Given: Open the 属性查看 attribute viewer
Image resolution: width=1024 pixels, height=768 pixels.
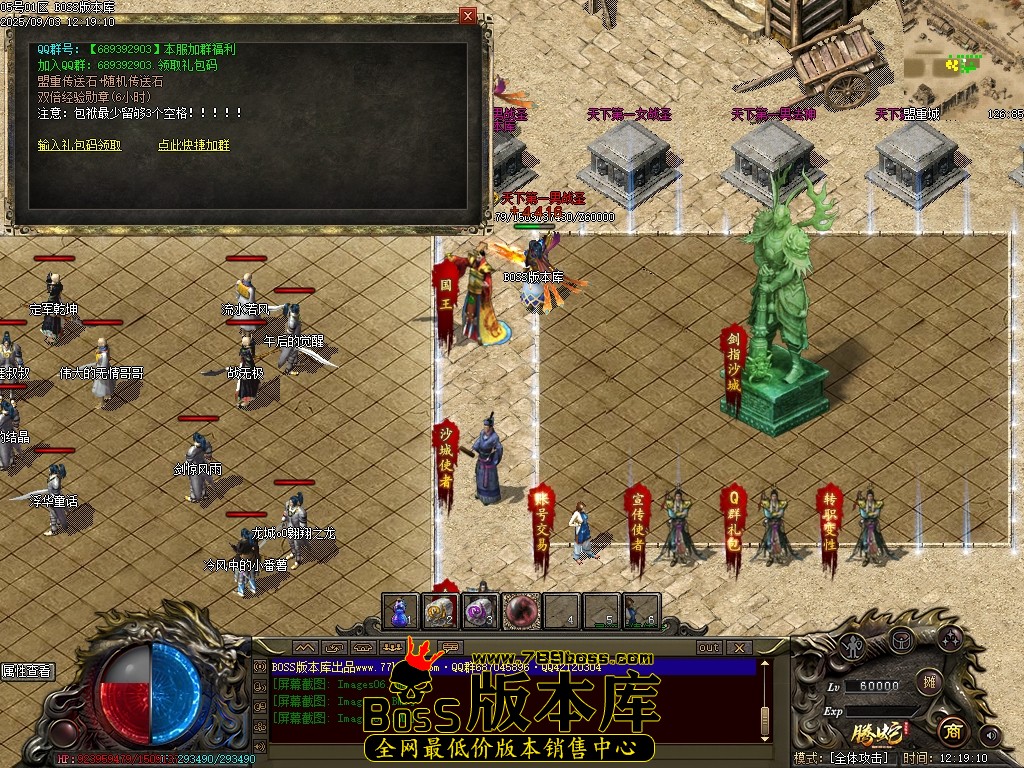Looking at the screenshot, I should [27, 671].
